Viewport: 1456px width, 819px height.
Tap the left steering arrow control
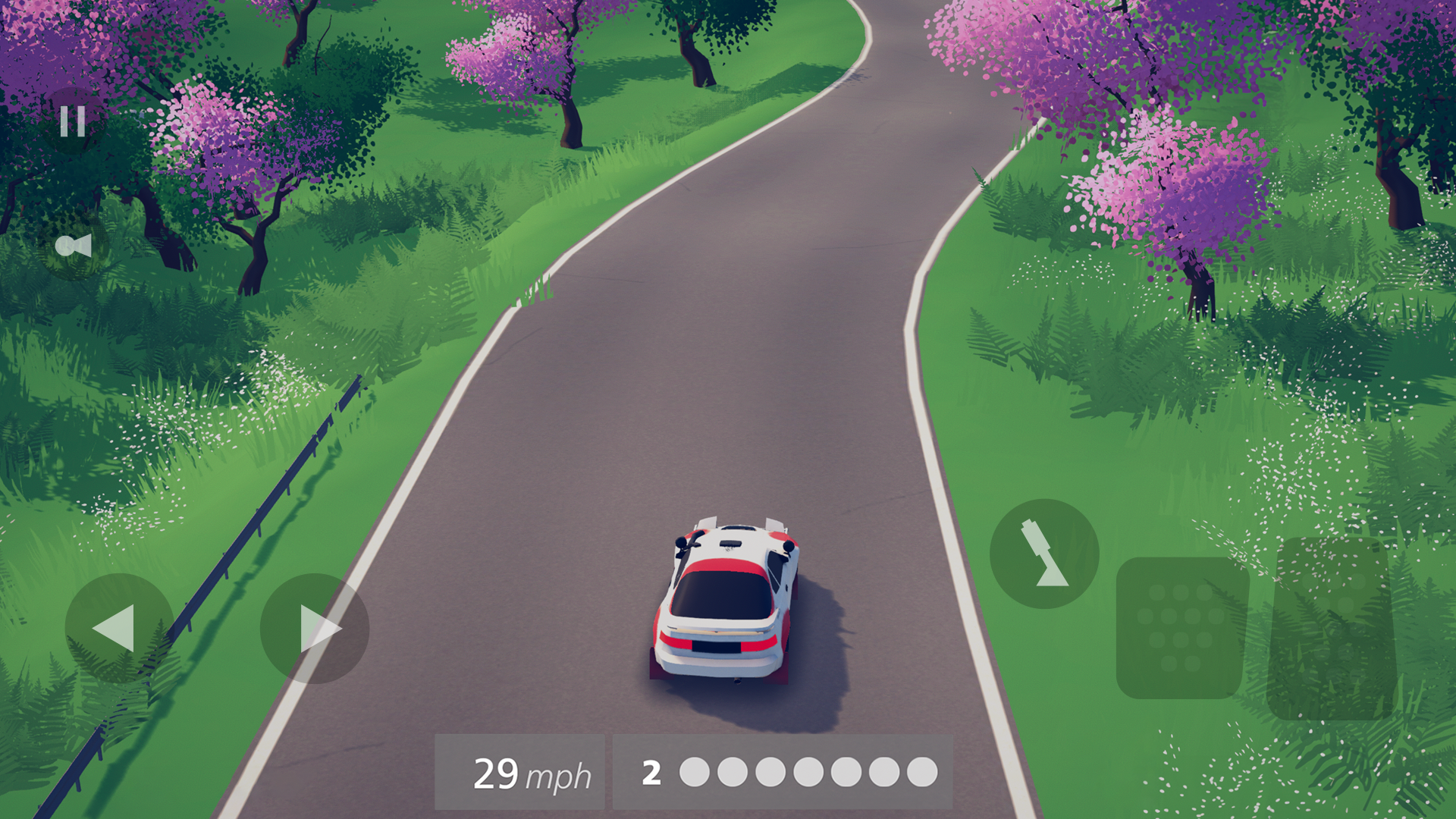point(118,629)
